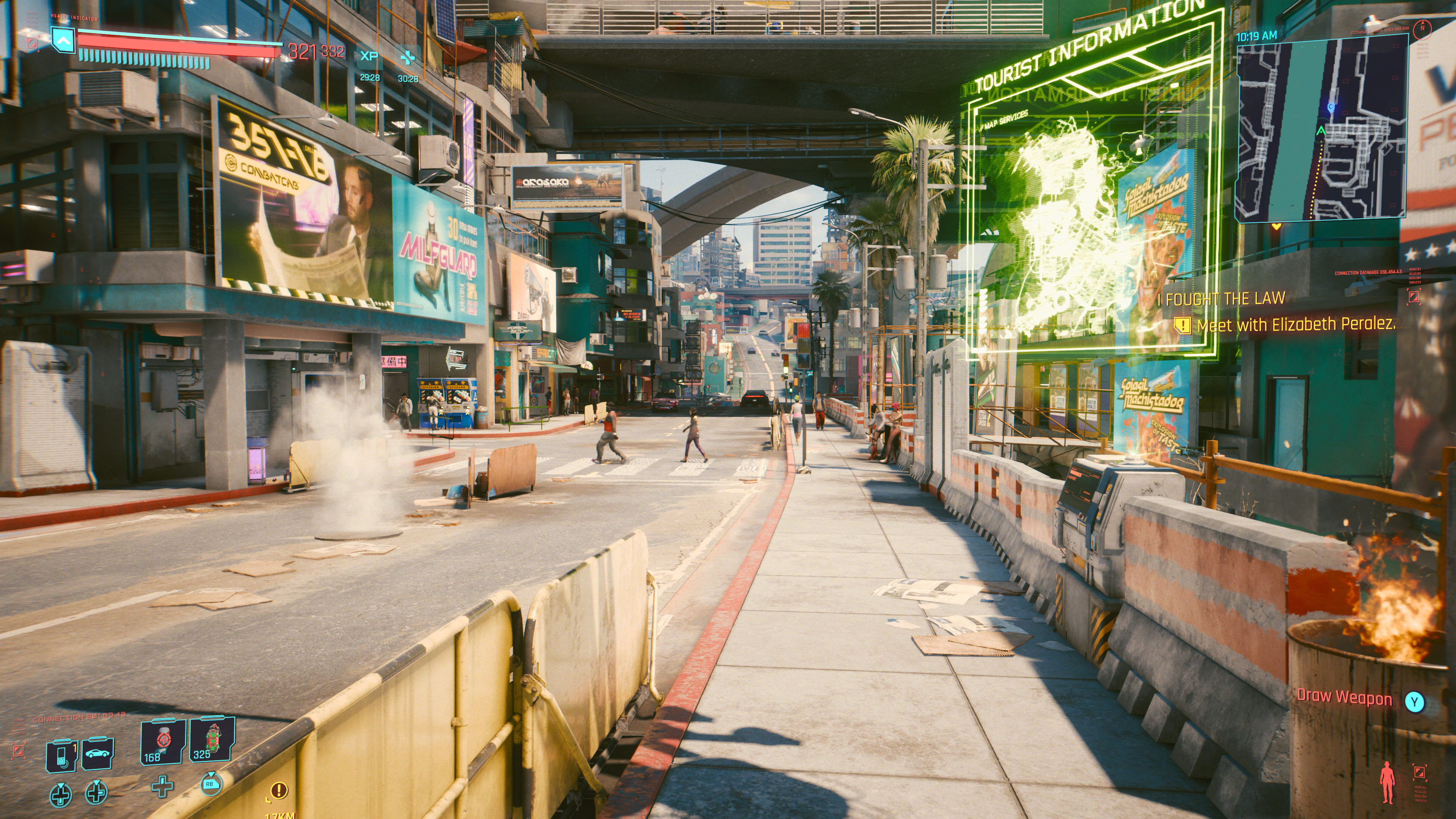The width and height of the screenshot is (1456, 819).
Task: Open the phone quick-access slot
Action: tap(61, 755)
